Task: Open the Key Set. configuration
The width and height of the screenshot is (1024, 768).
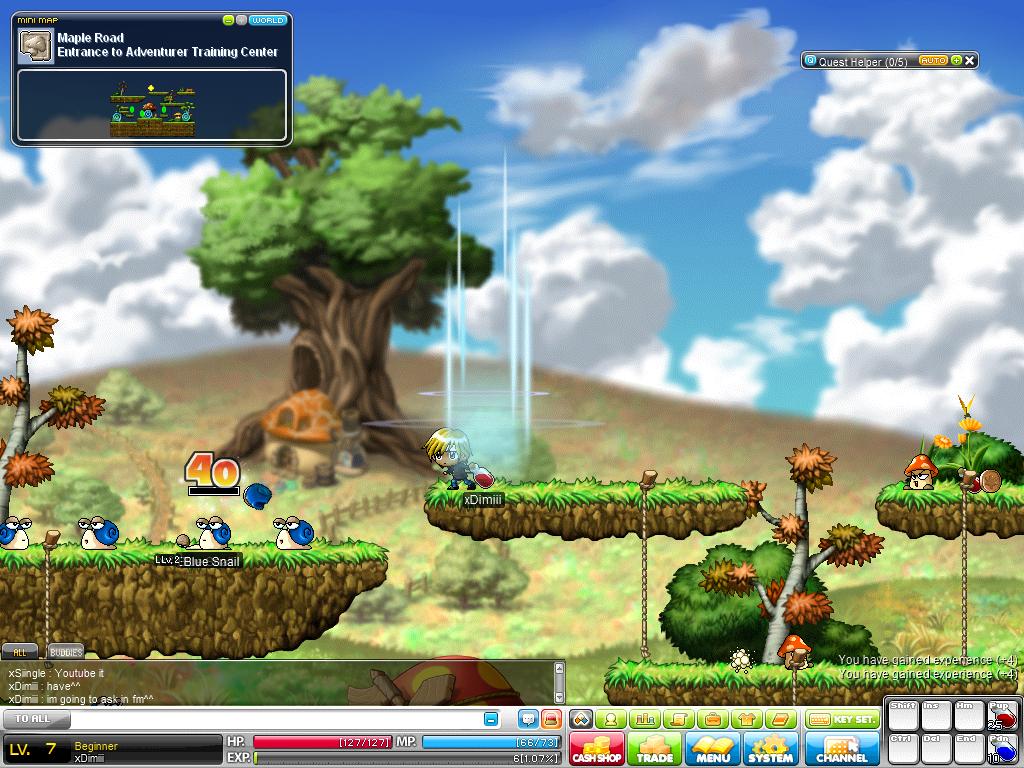Action: tap(842, 719)
